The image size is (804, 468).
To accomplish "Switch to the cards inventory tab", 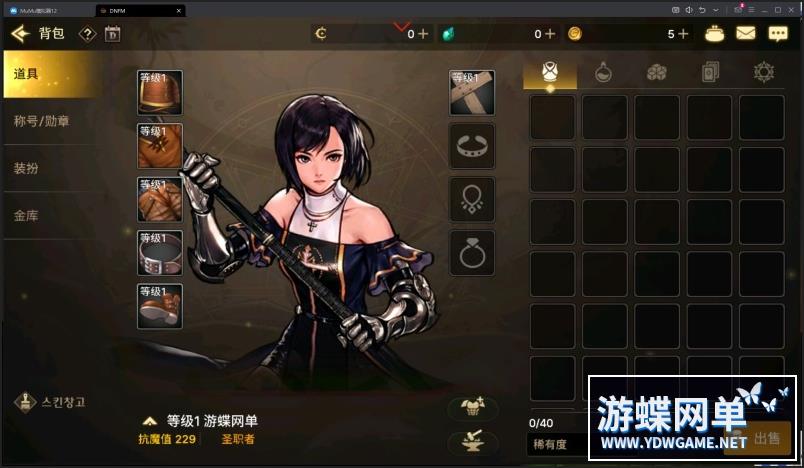I will tap(710, 72).
